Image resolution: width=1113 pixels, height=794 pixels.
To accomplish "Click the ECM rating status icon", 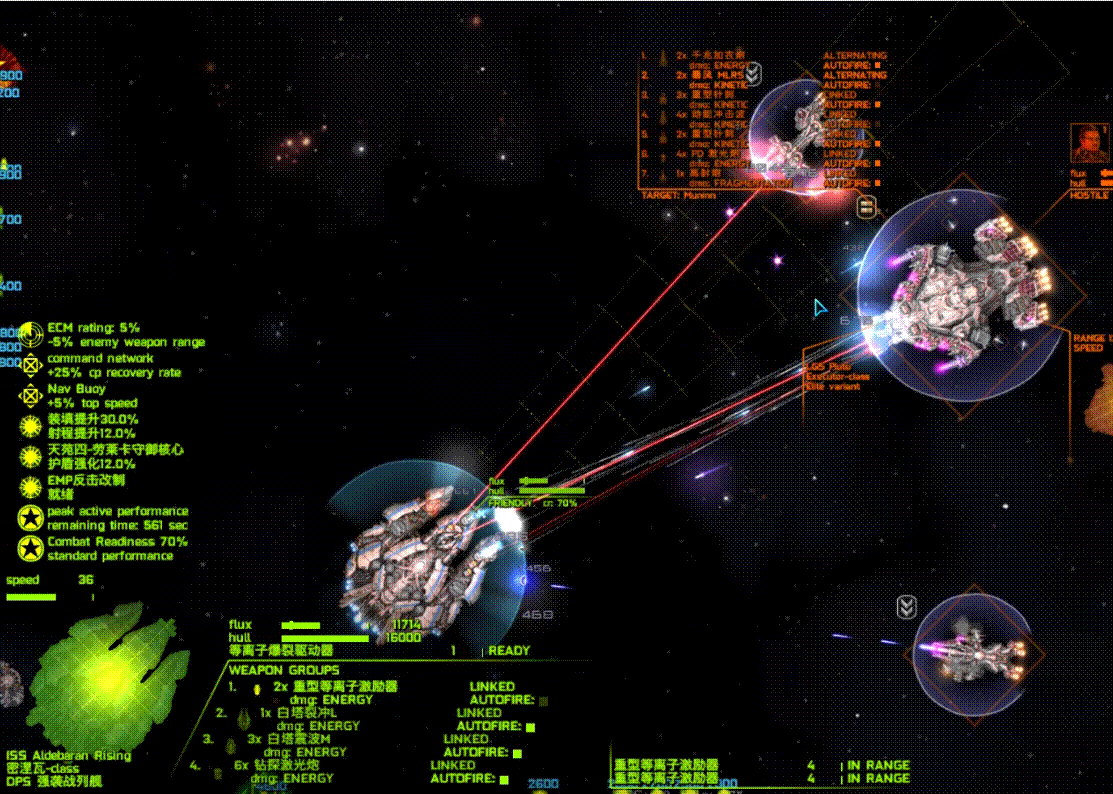I will tap(32, 334).
